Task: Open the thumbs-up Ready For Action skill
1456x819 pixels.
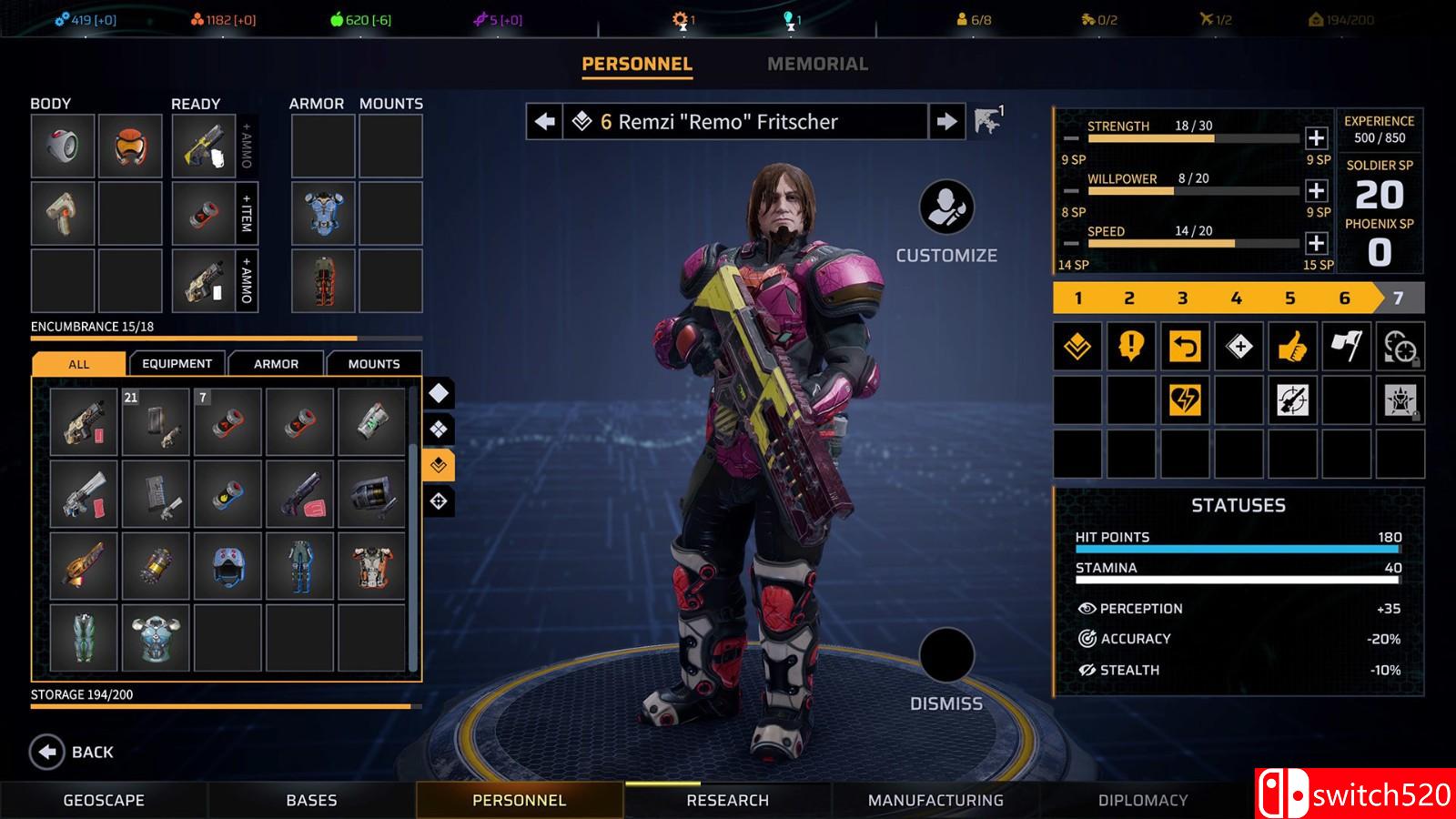Action: (x=1289, y=346)
